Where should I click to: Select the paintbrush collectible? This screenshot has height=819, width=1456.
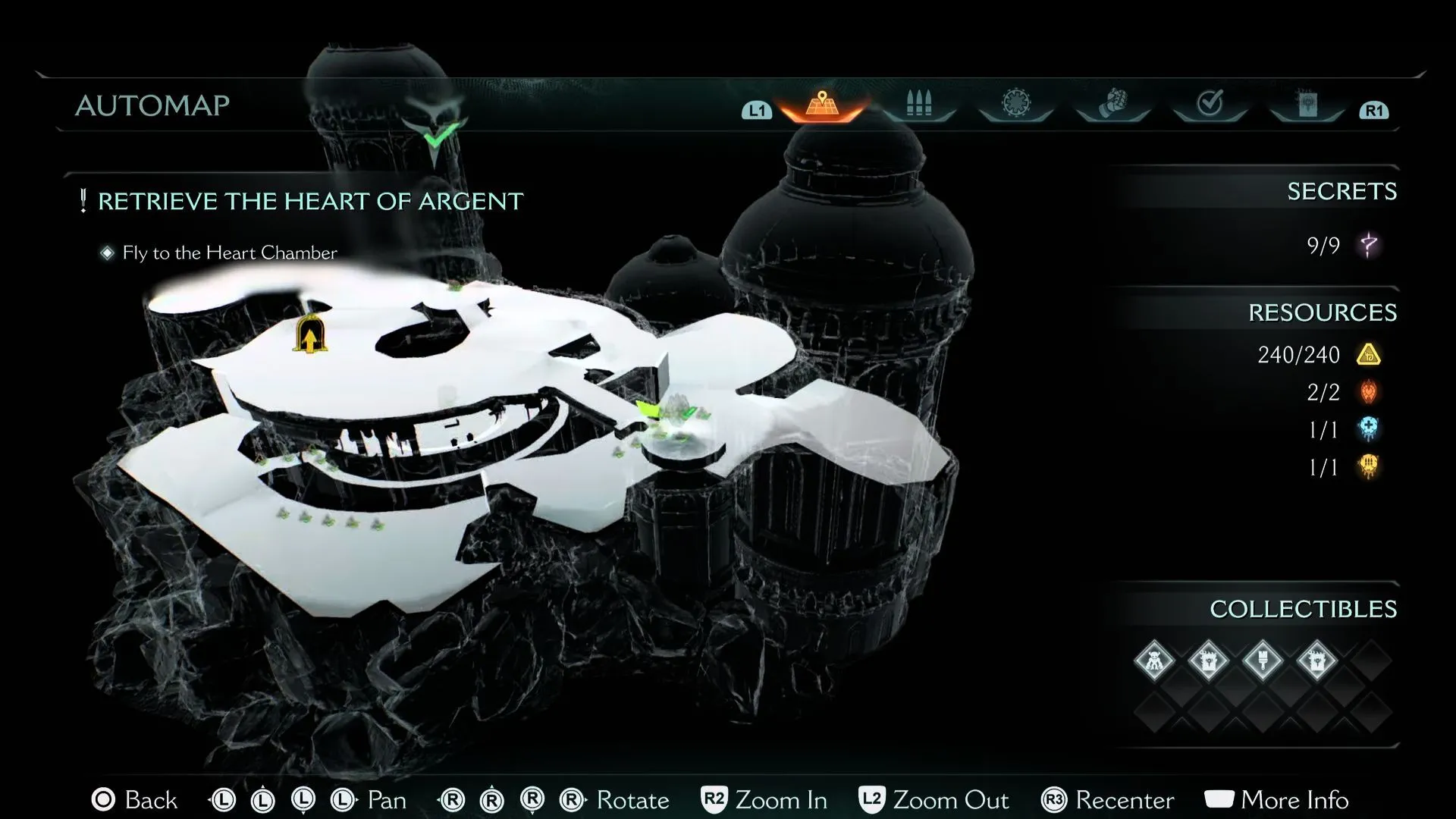point(1263,661)
